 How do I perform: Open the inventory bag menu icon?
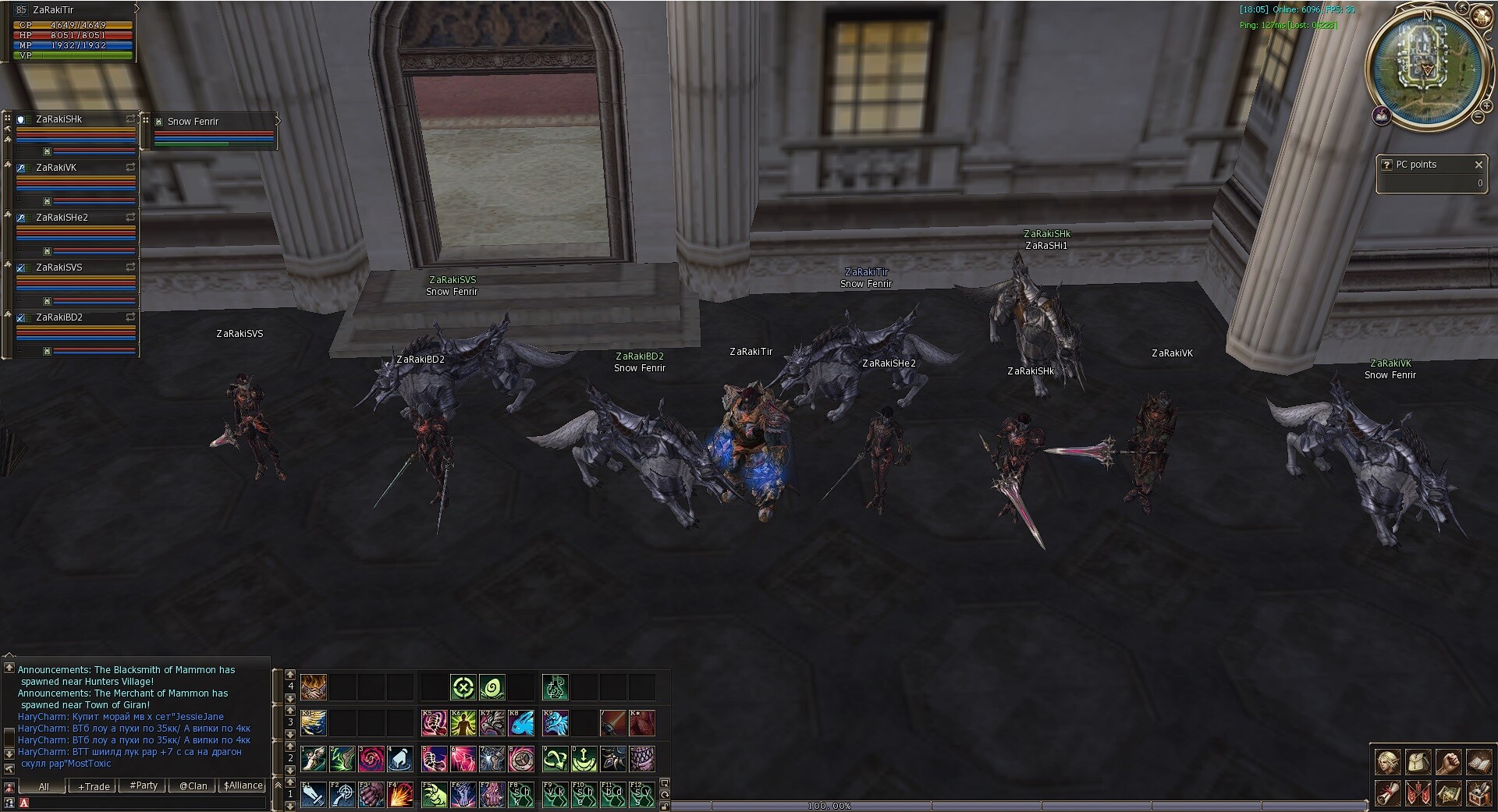coord(1418,761)
